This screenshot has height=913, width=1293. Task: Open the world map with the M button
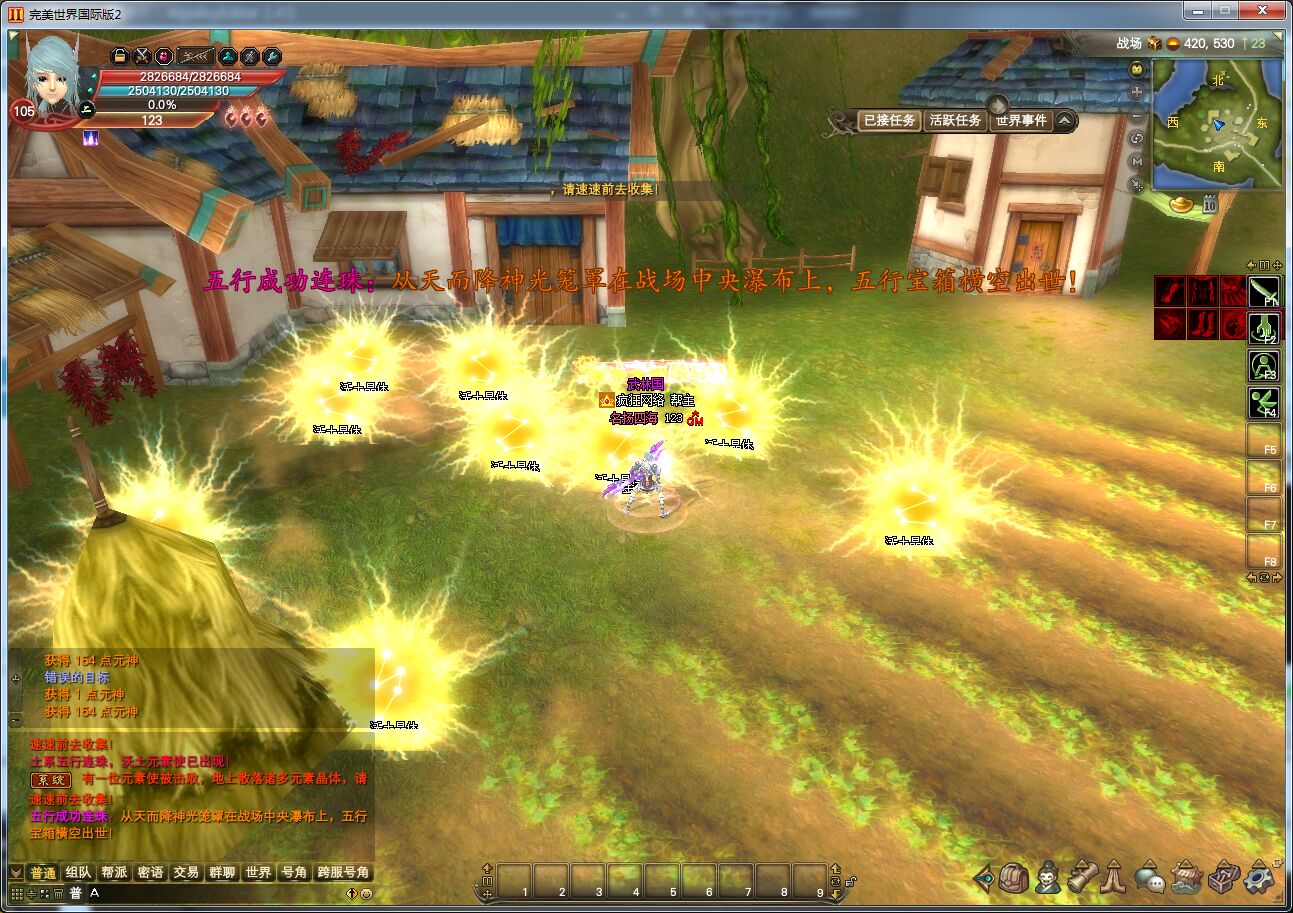tap(1137, 162)
